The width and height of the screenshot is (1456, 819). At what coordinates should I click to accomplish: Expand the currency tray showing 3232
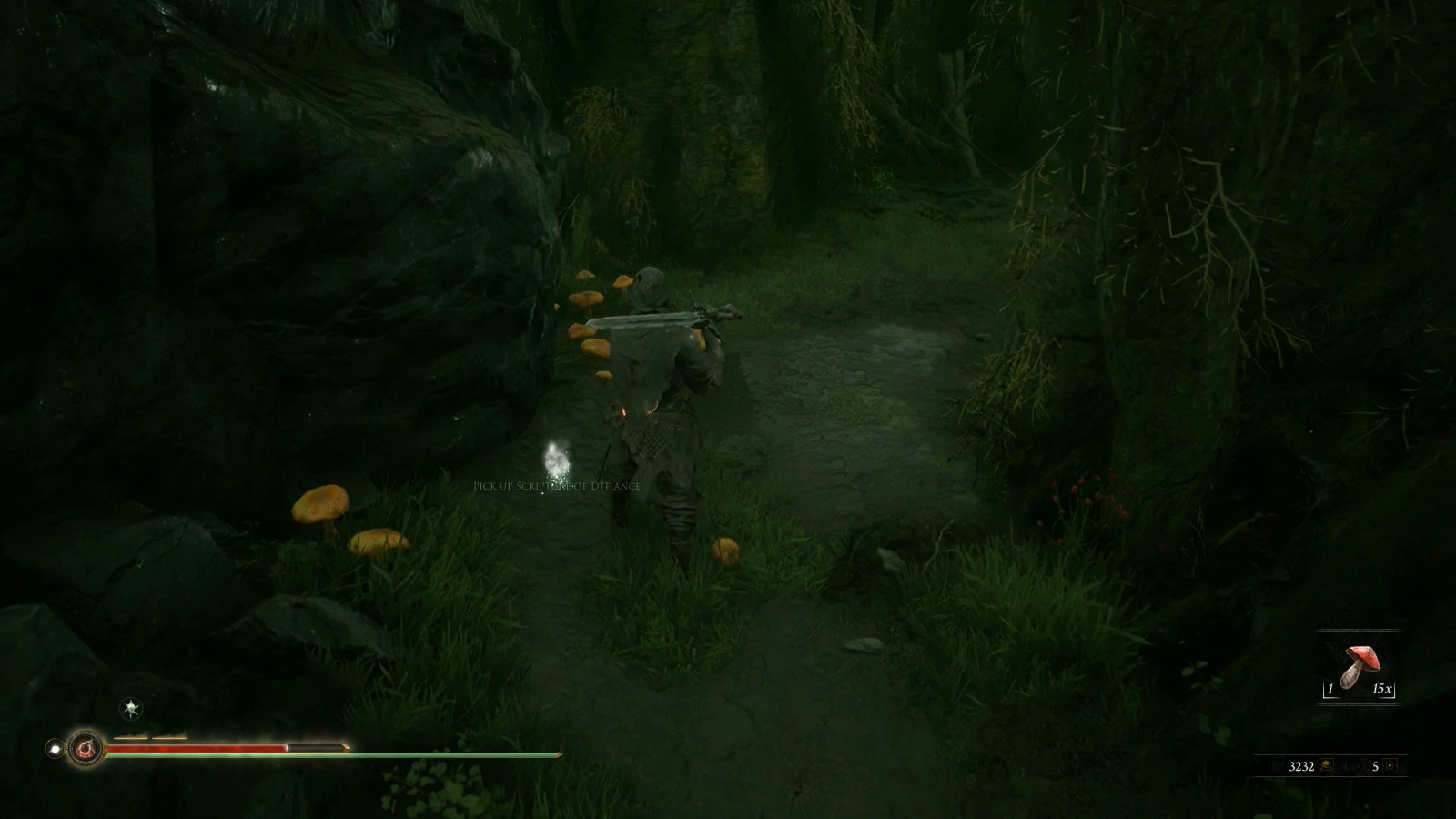(x=1302, y=765)
